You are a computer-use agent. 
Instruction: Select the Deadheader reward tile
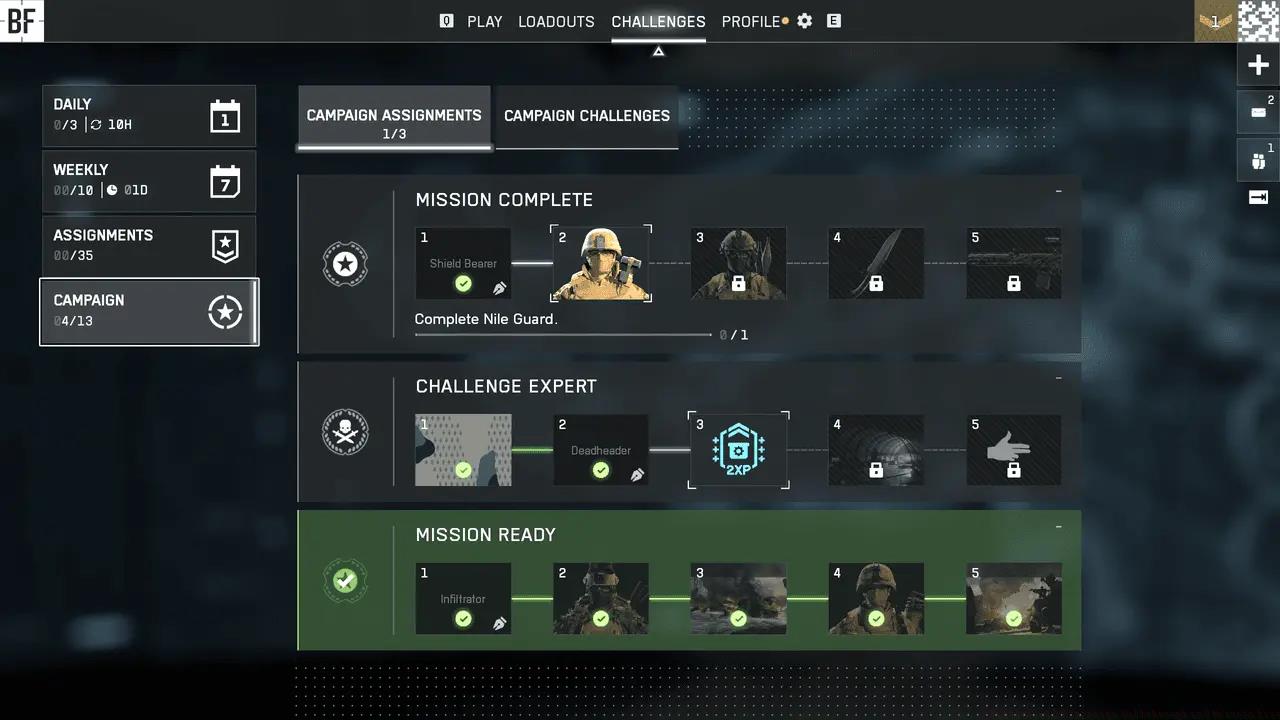[x=601, y=450]
